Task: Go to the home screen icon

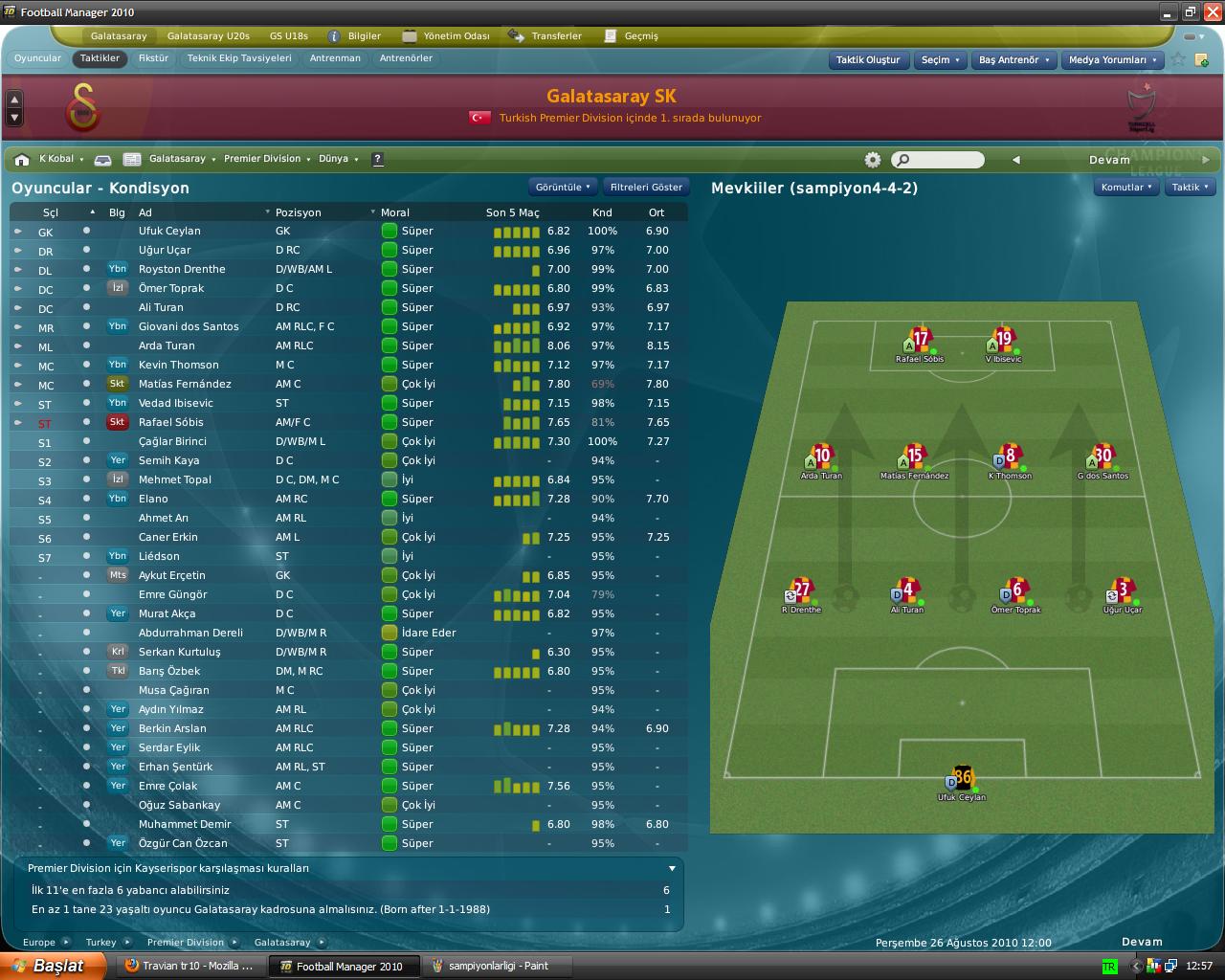Action: [x=22, y=160]
